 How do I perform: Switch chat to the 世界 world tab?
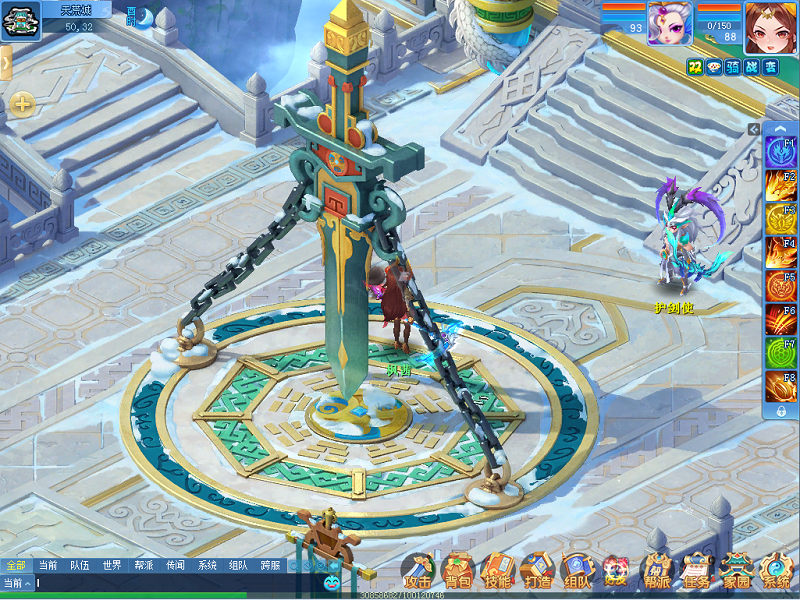111,565
